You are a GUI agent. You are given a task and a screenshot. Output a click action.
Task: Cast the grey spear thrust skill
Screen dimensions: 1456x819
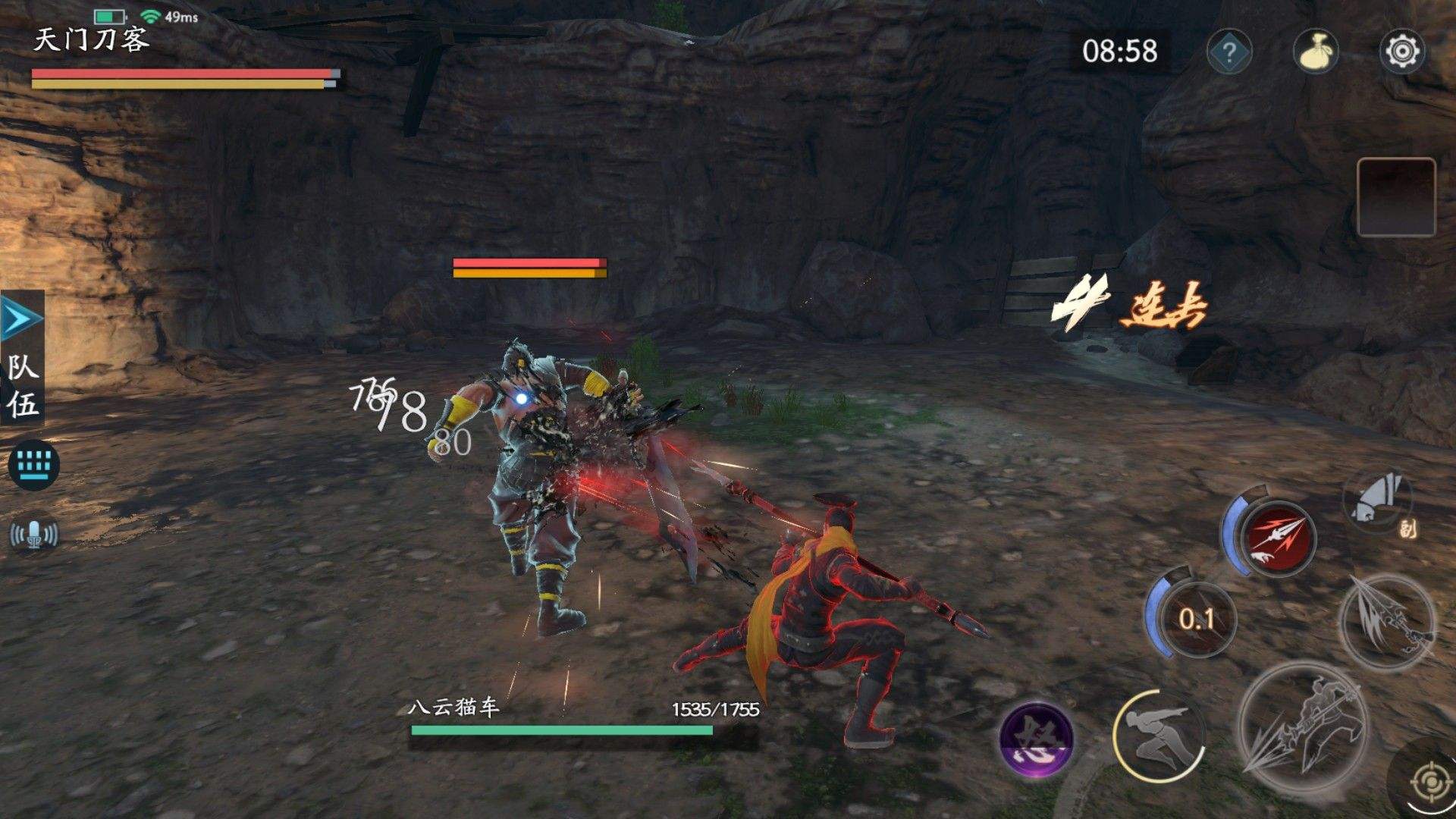click(x=1388, y=622)
